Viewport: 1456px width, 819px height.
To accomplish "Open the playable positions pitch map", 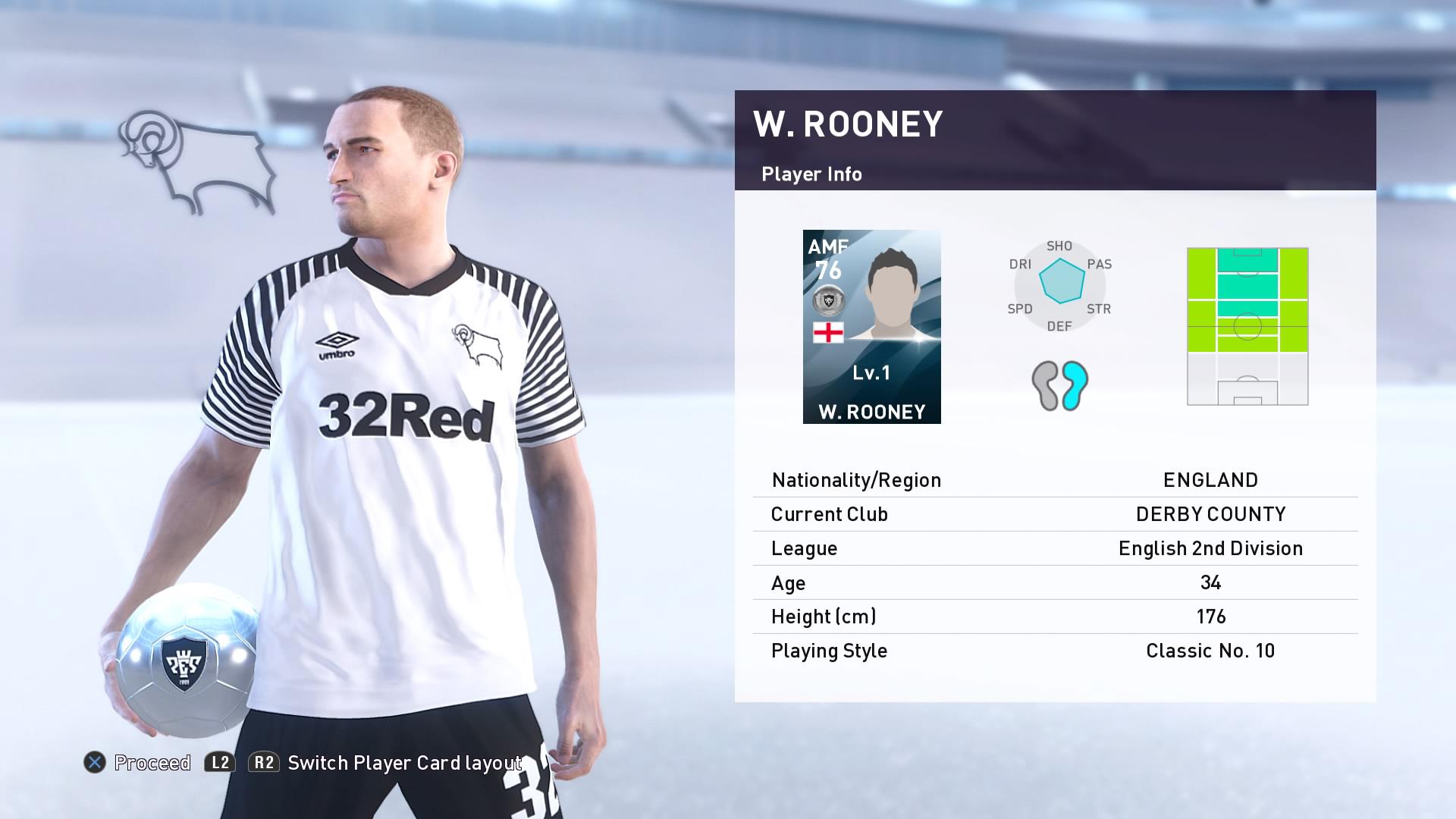I will [x=1247, y=326].
